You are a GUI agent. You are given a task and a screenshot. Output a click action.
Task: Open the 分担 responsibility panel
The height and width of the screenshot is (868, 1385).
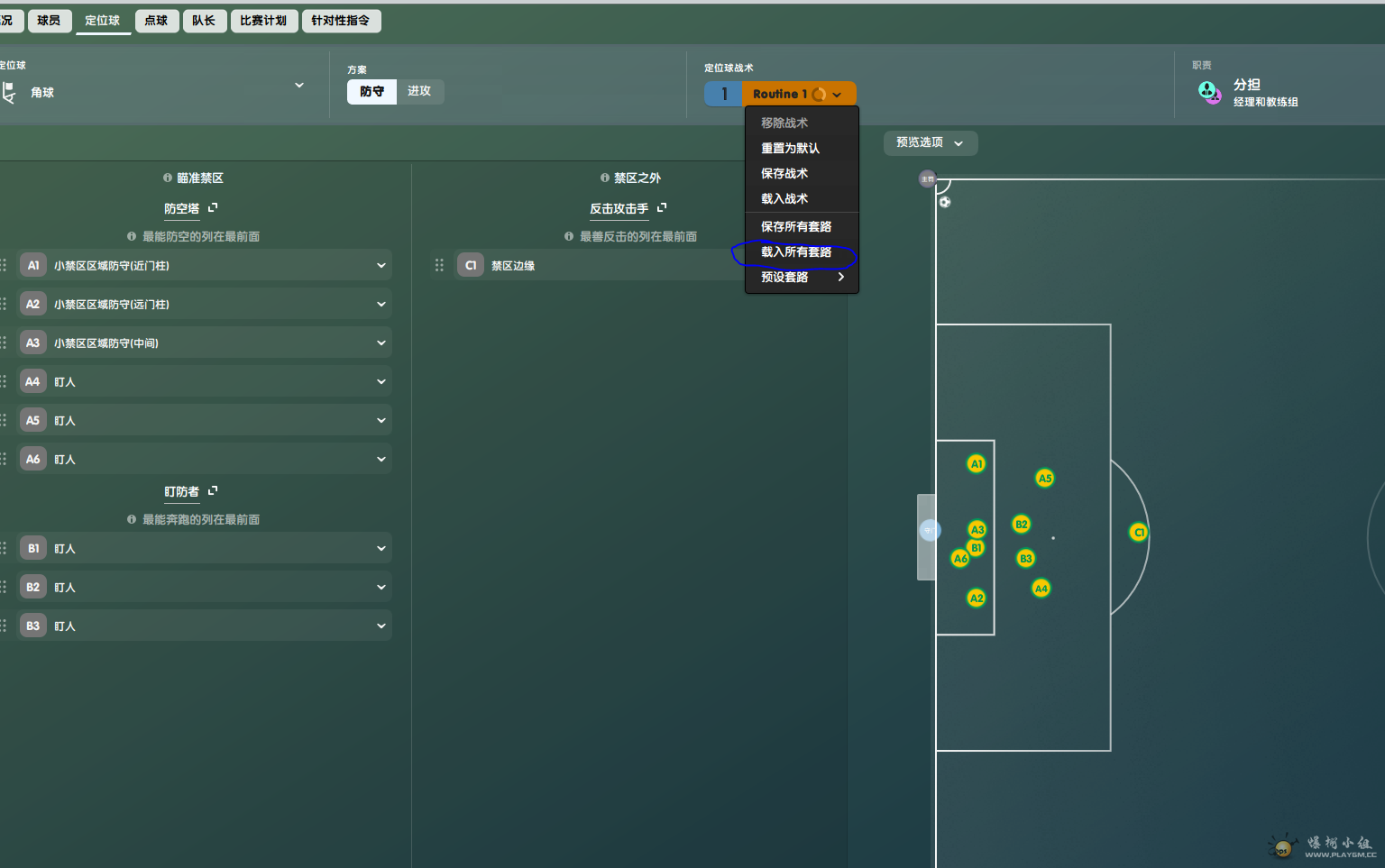[1249, 92]
